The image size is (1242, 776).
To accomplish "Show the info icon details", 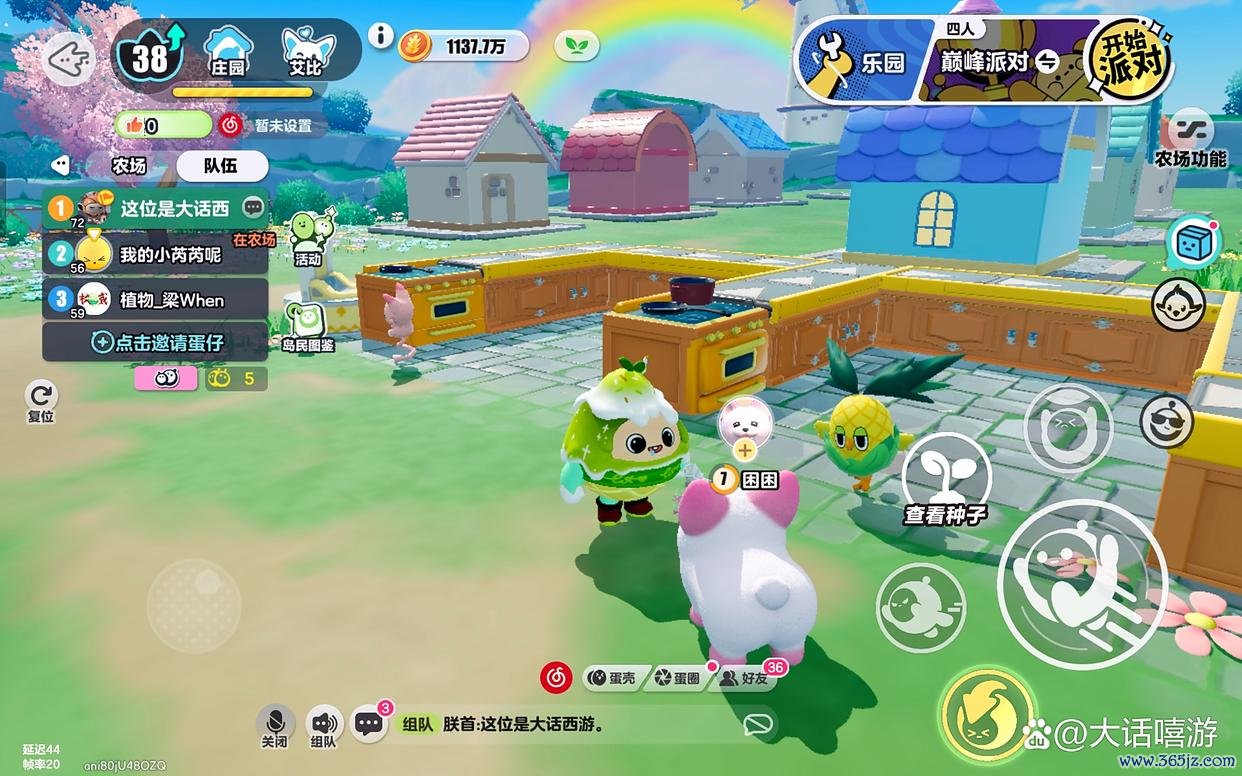I will coord(380,36).
